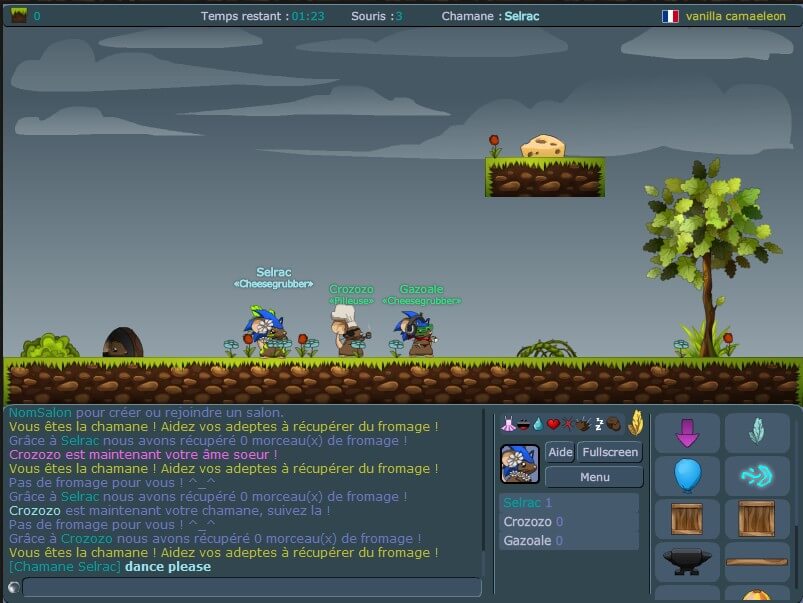
Task: Open the Menu button
Action: tap(594, 477)
